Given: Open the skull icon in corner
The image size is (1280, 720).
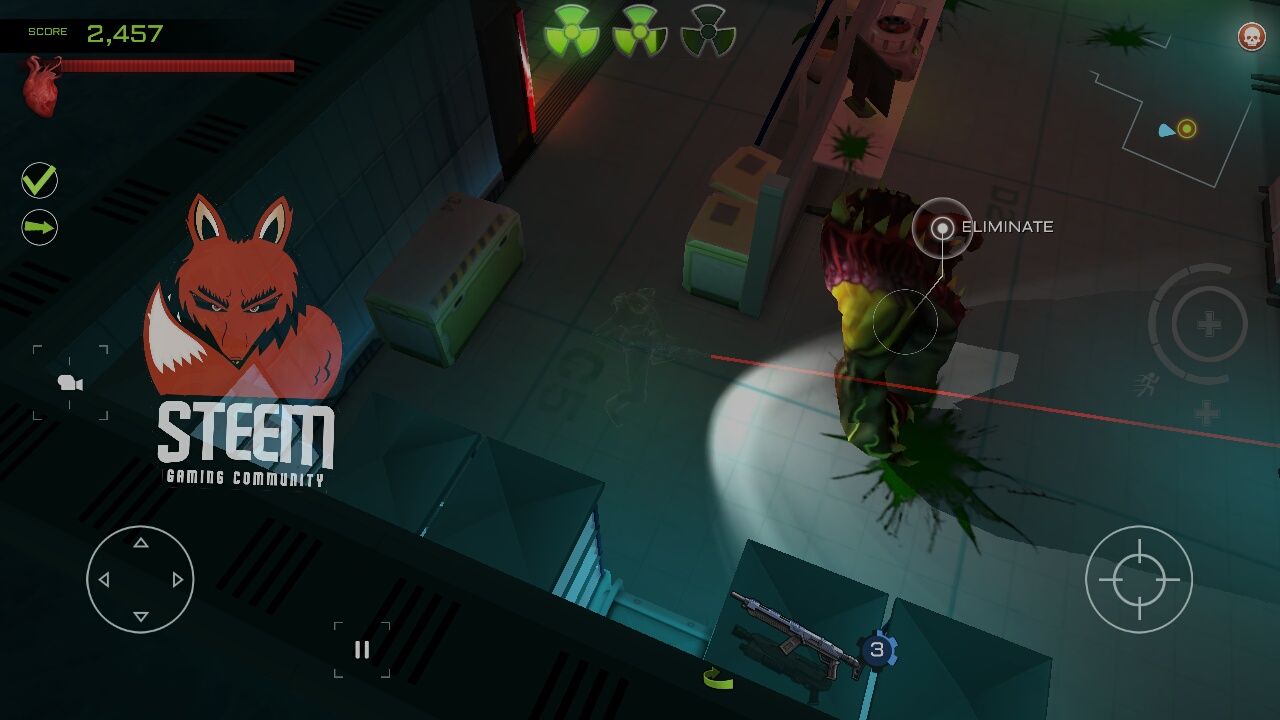Looking at the screenshot, I should [1250, 37].
